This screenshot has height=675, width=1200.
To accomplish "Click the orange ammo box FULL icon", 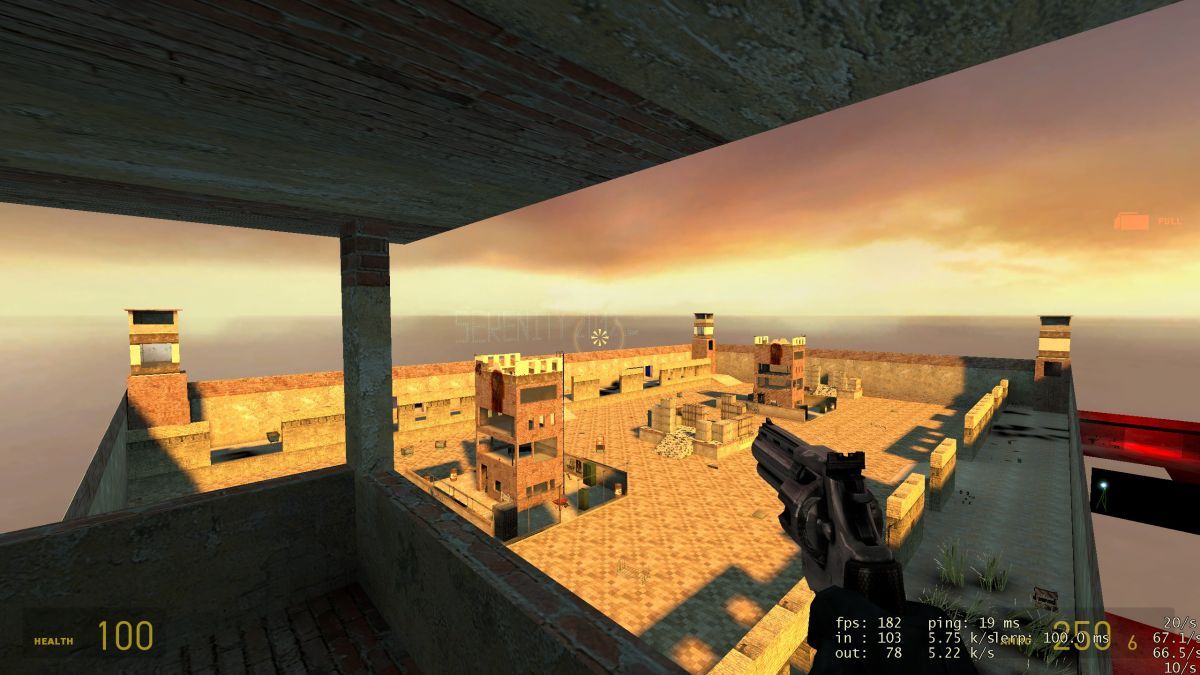I will [x=1133, y=221].
